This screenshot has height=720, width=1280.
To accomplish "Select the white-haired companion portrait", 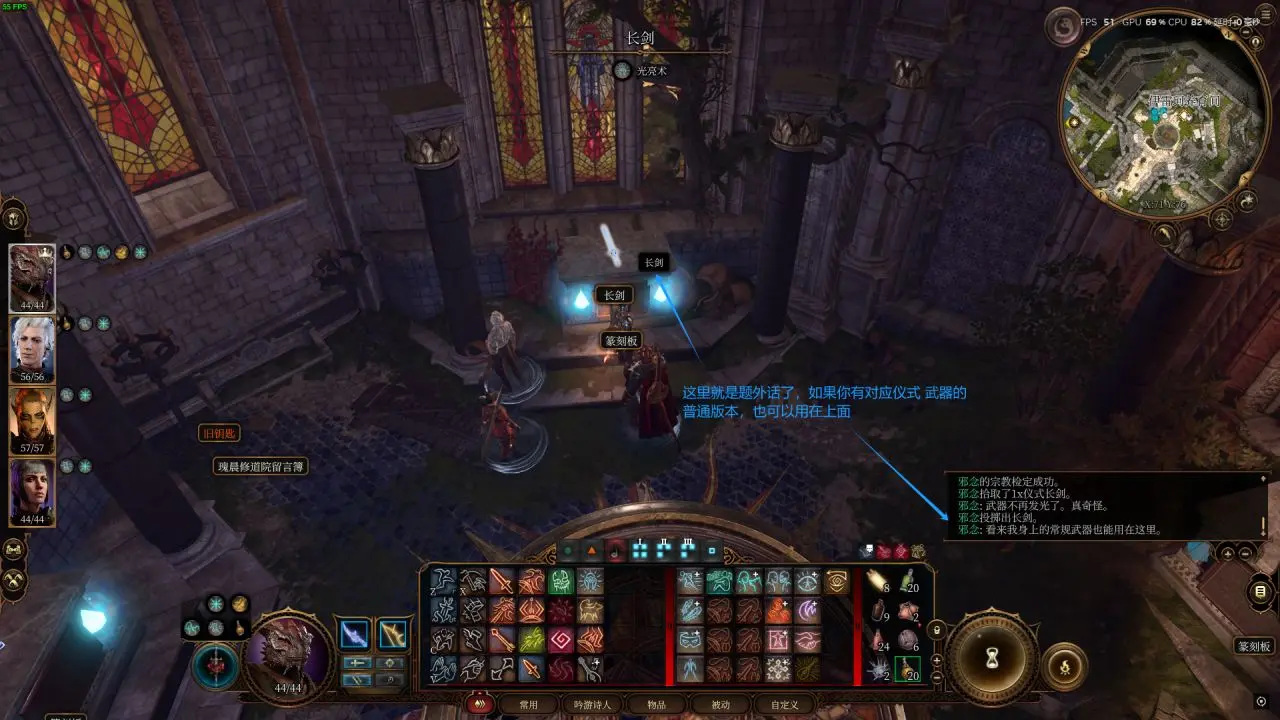I will [32, 347].
